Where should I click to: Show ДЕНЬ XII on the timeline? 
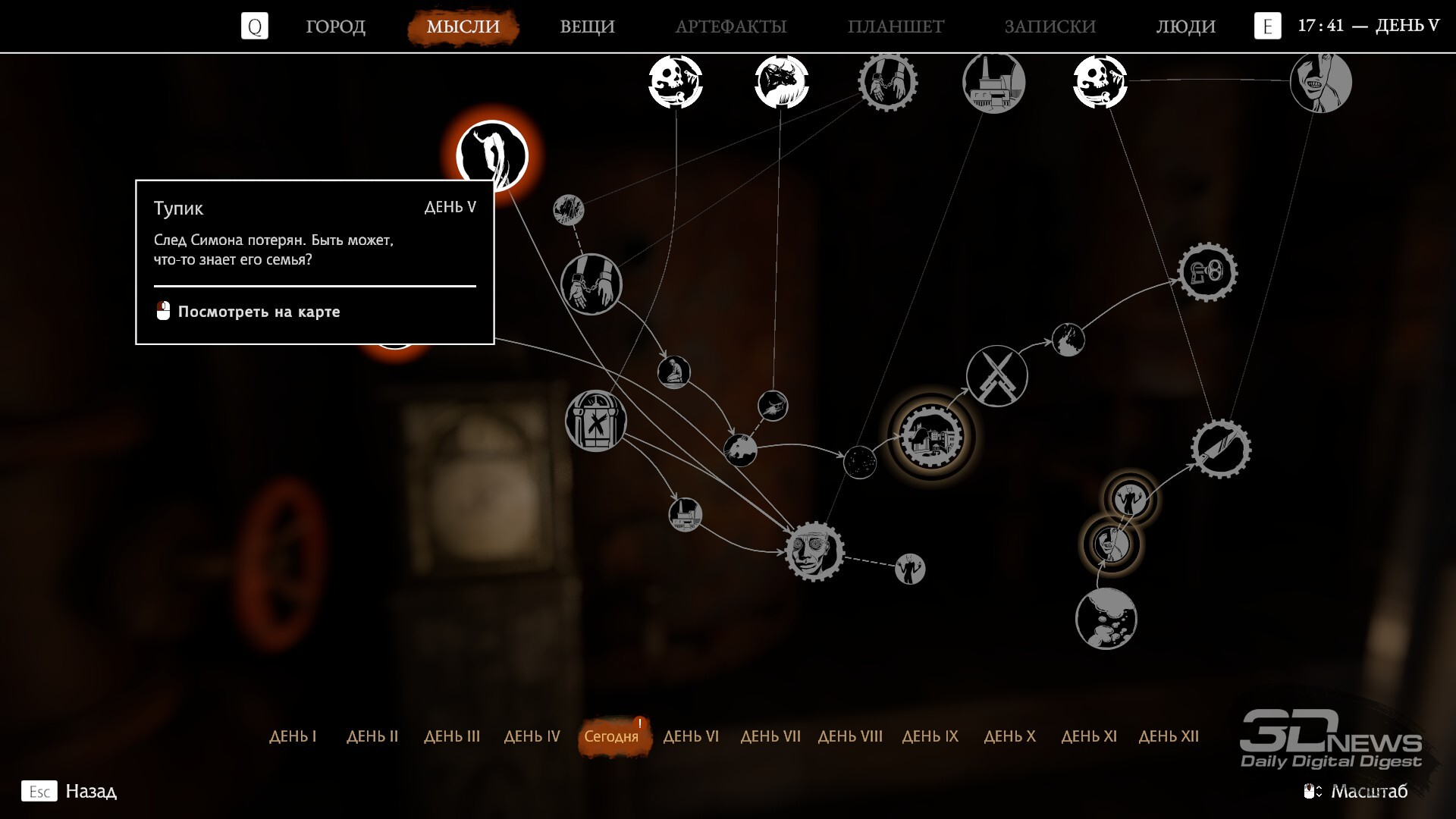pyautogui.click(x=1169, y=736)
